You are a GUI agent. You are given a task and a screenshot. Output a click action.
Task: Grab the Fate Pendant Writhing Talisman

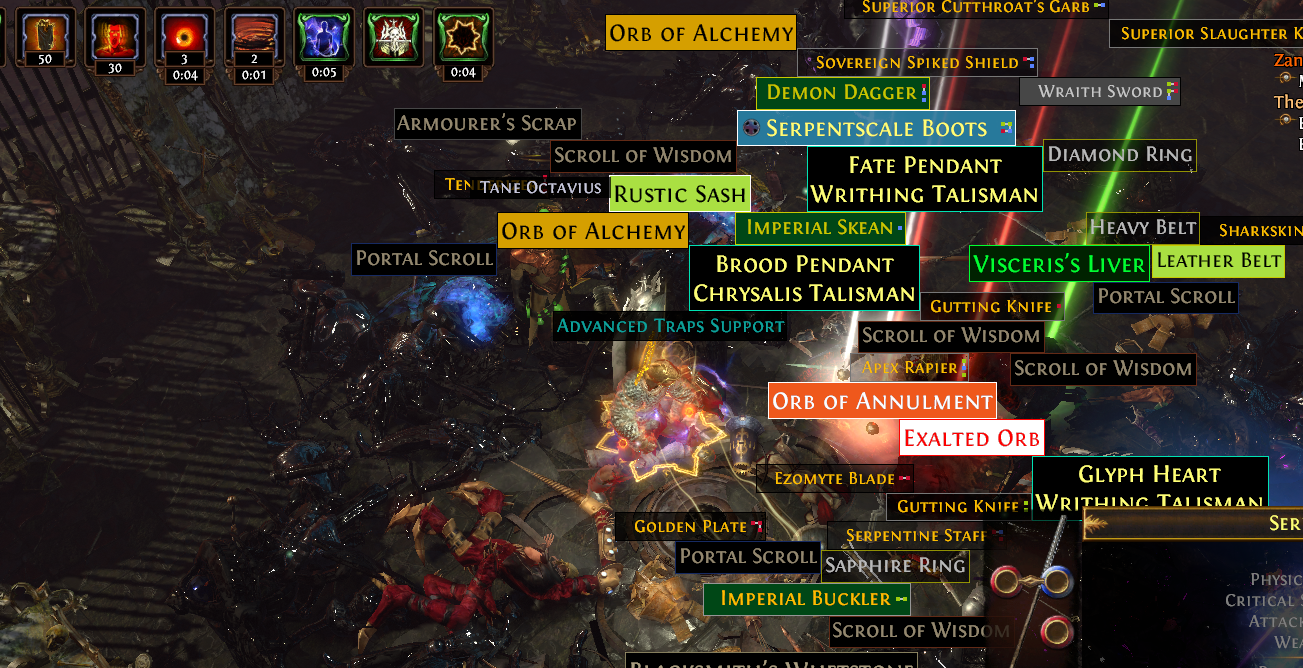pyautogui.click(x=924, y=180)
